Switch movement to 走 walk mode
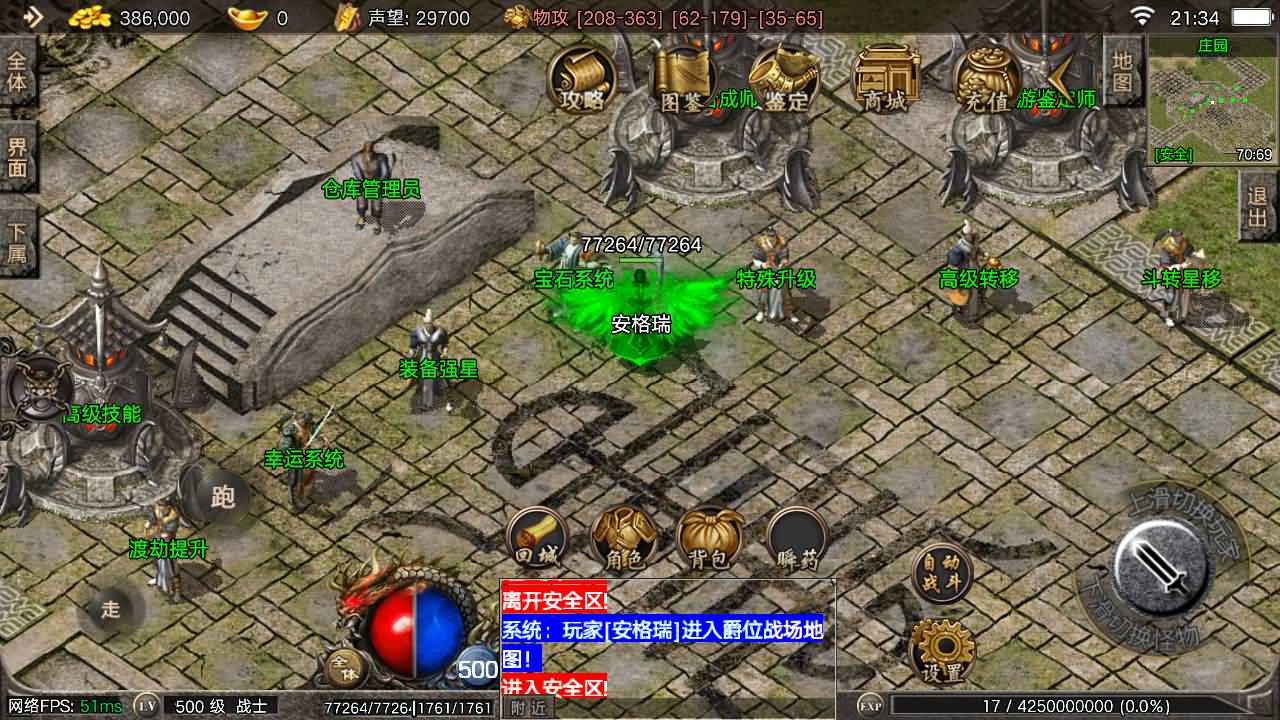The width and height of the screenshot is (1280, 720). coord(110,610)
